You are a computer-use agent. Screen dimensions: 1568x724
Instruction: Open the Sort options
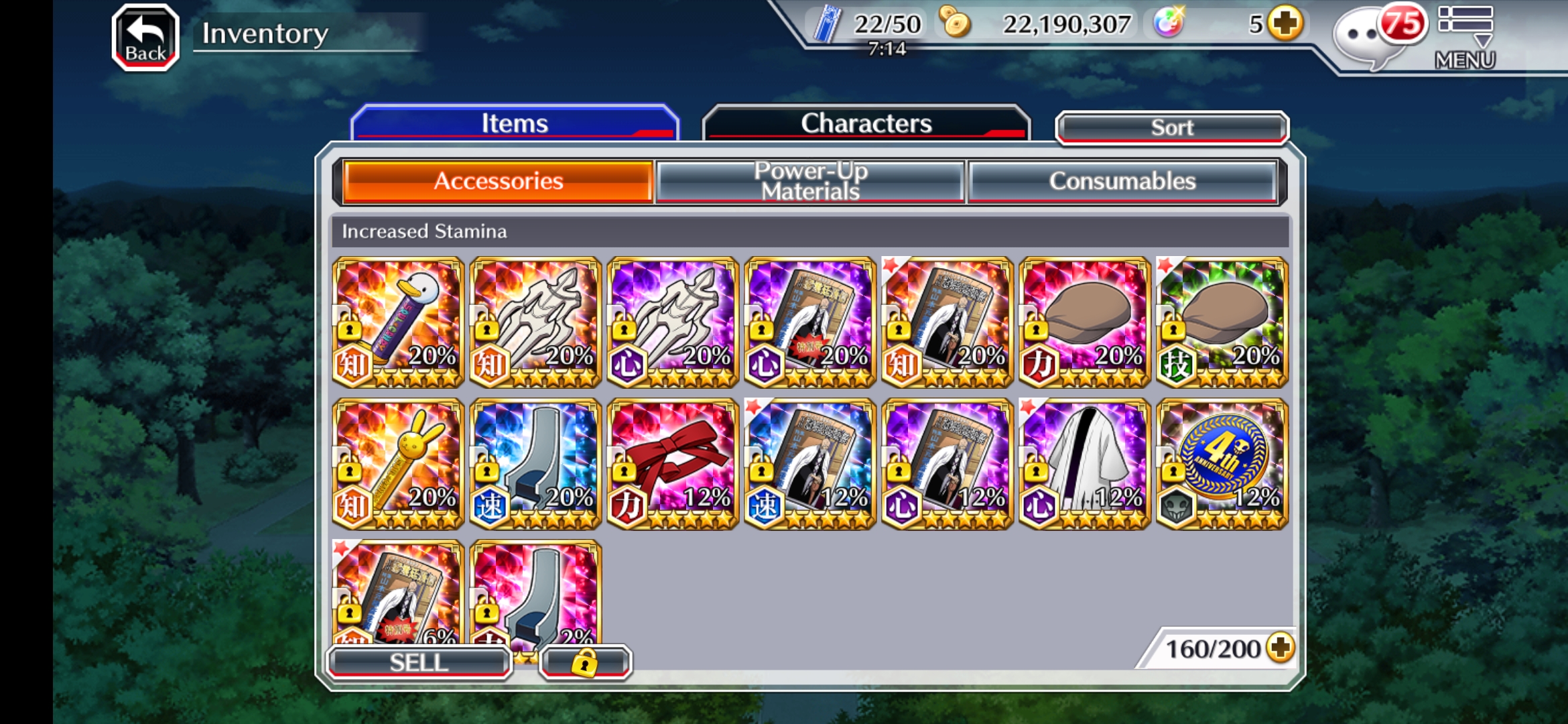[1172, 127]
